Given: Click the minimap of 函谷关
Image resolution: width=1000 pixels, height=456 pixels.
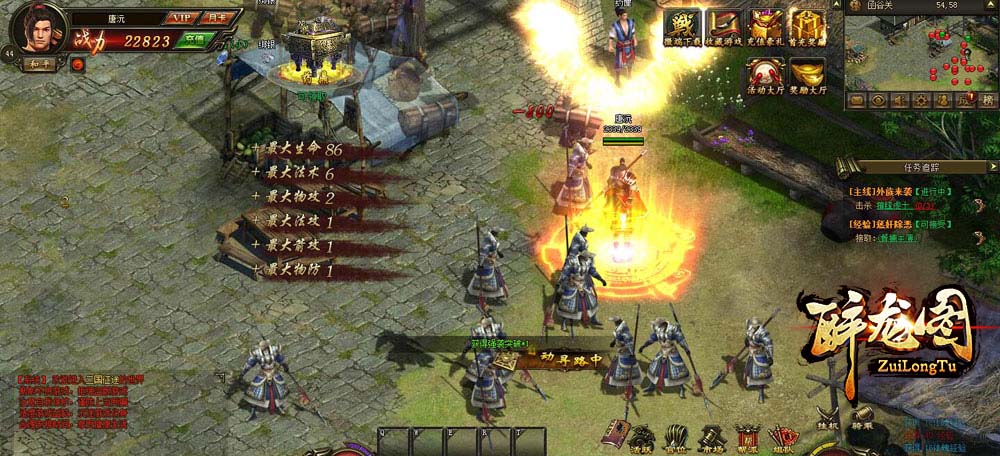Looking at the screenshot, I should [920, 52].
